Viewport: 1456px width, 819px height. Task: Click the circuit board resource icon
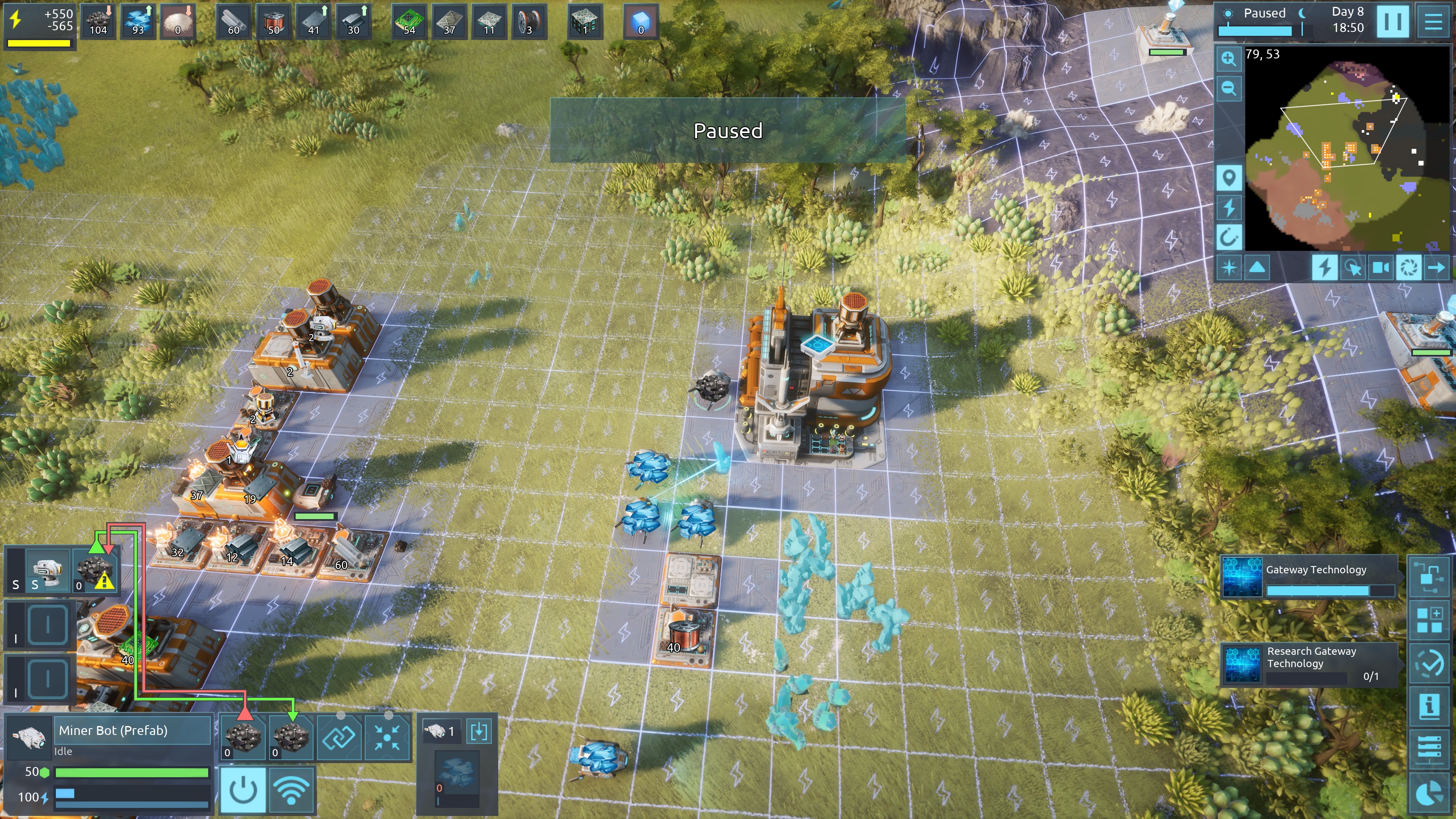click(409, 21)
